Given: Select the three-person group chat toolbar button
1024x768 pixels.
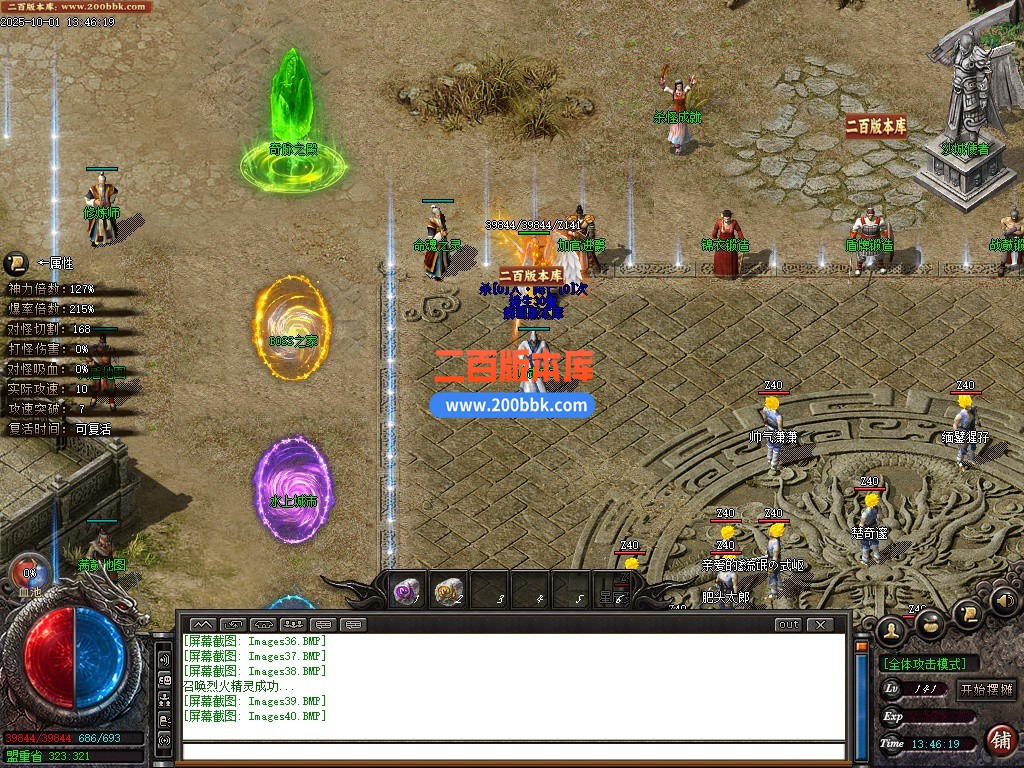Looking at the screenshot, I should [x=293, y=625].
